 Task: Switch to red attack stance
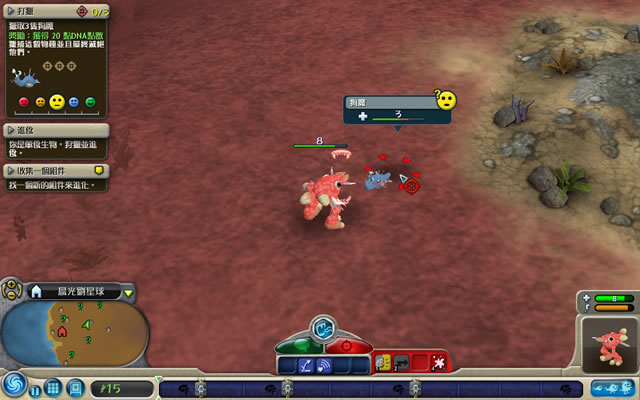point(345,345)
